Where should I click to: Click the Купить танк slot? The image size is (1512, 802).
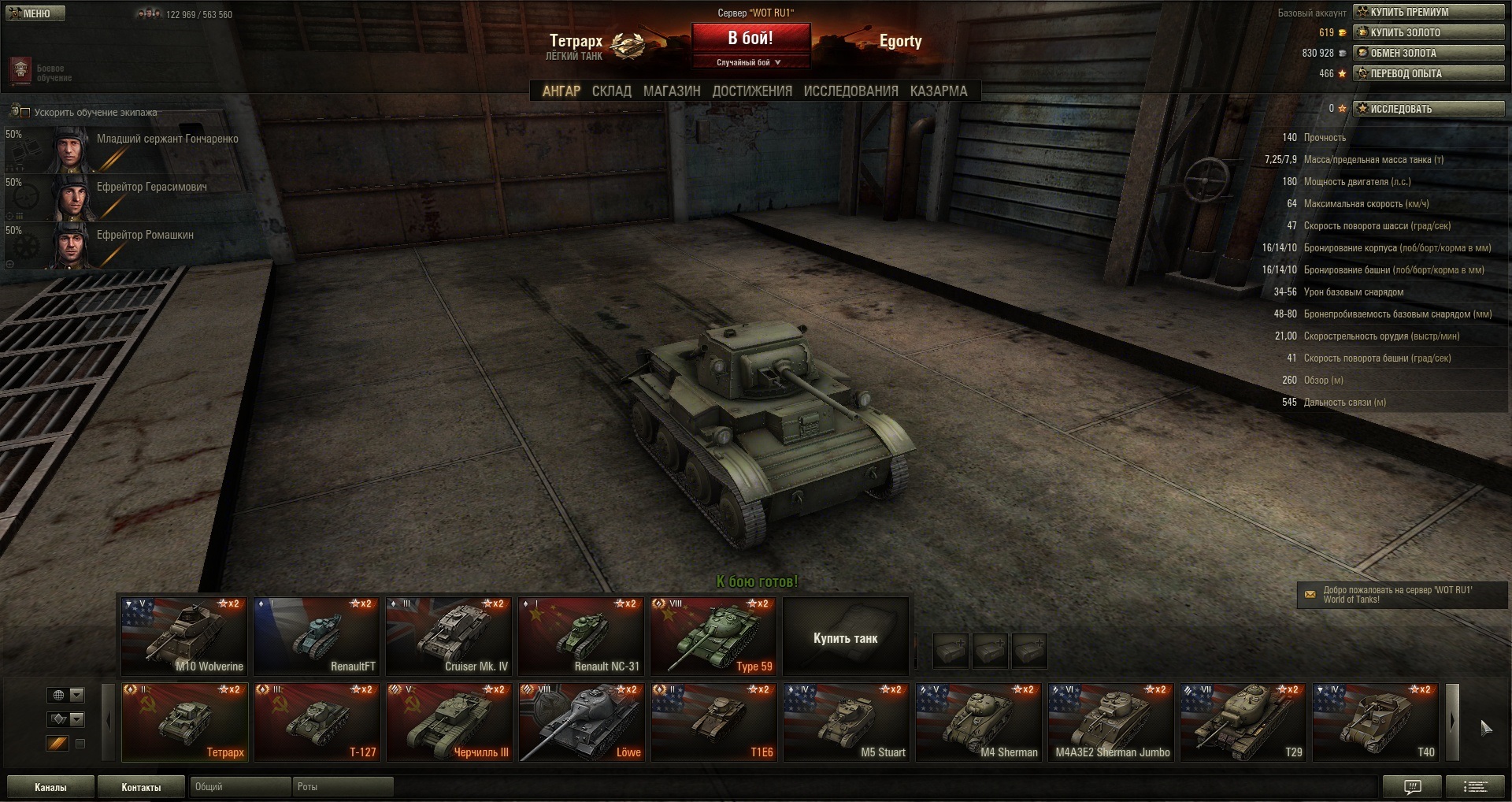click(845, 637)
